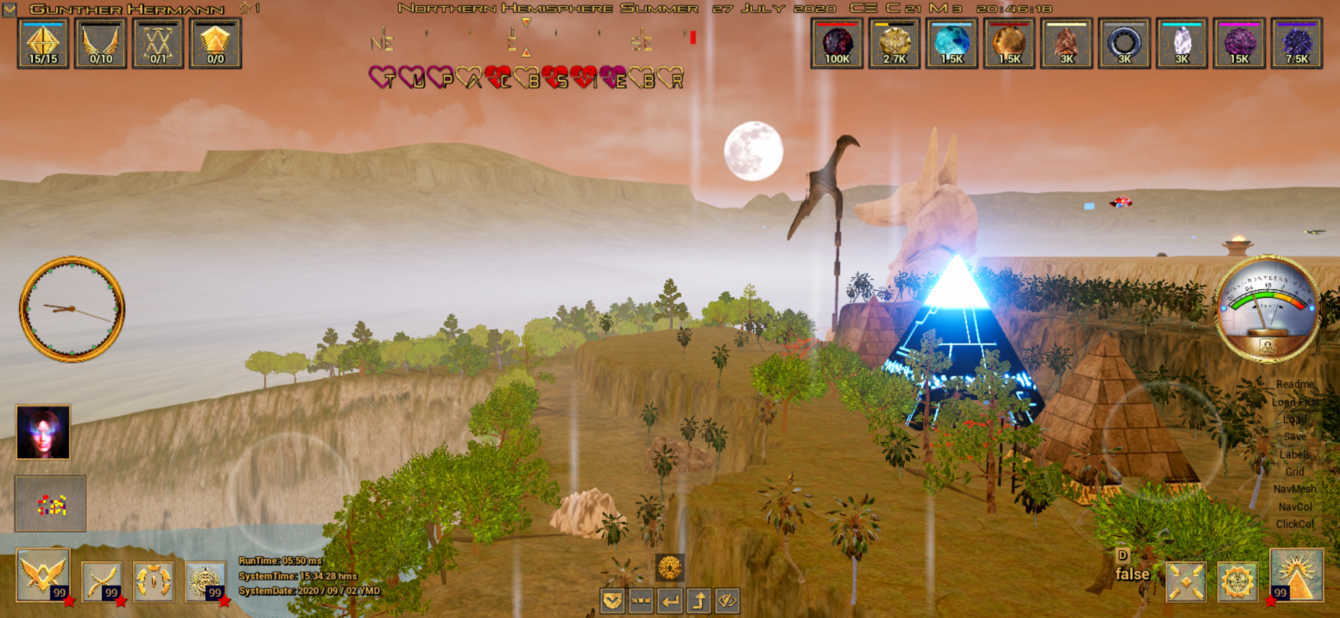
Task: Choose the dark ring resource showing 3K
Action: pyautogui.click(x=1124, y=43)
